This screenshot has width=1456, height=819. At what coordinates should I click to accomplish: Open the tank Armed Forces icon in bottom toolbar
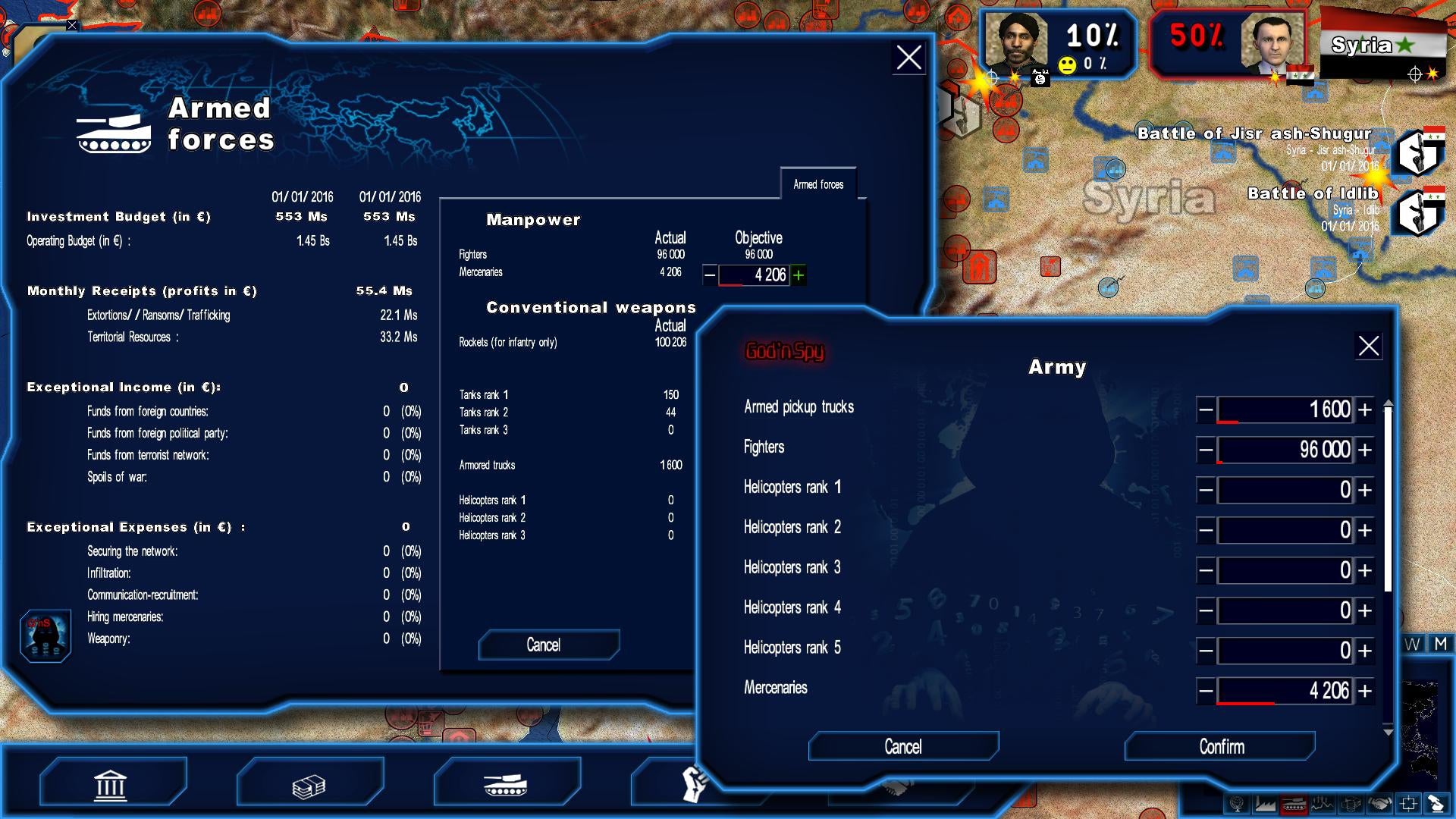504,783
